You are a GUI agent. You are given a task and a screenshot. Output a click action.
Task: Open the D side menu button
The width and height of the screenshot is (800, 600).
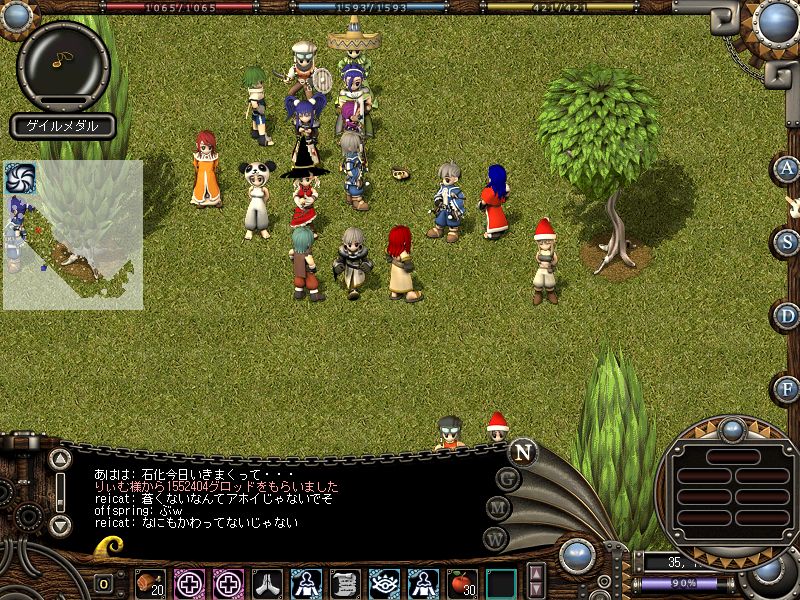pos(788,315)
